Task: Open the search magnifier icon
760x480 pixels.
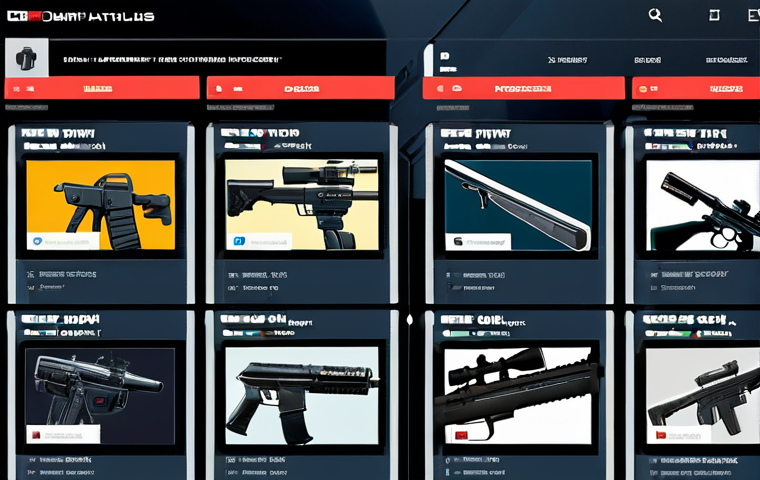Action: click(x=655, y=15)
